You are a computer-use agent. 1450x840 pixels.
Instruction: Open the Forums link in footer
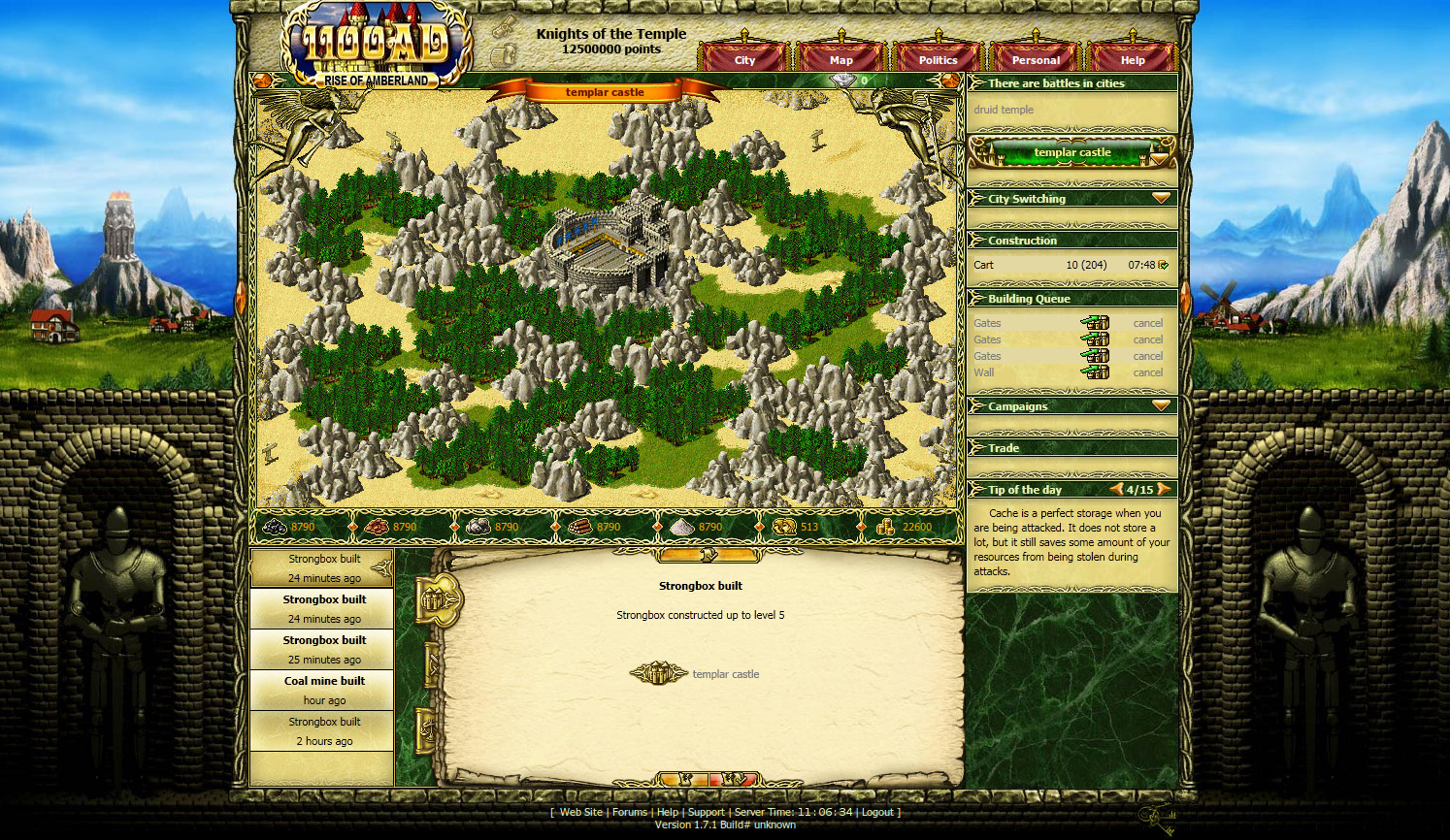(629, 813)
